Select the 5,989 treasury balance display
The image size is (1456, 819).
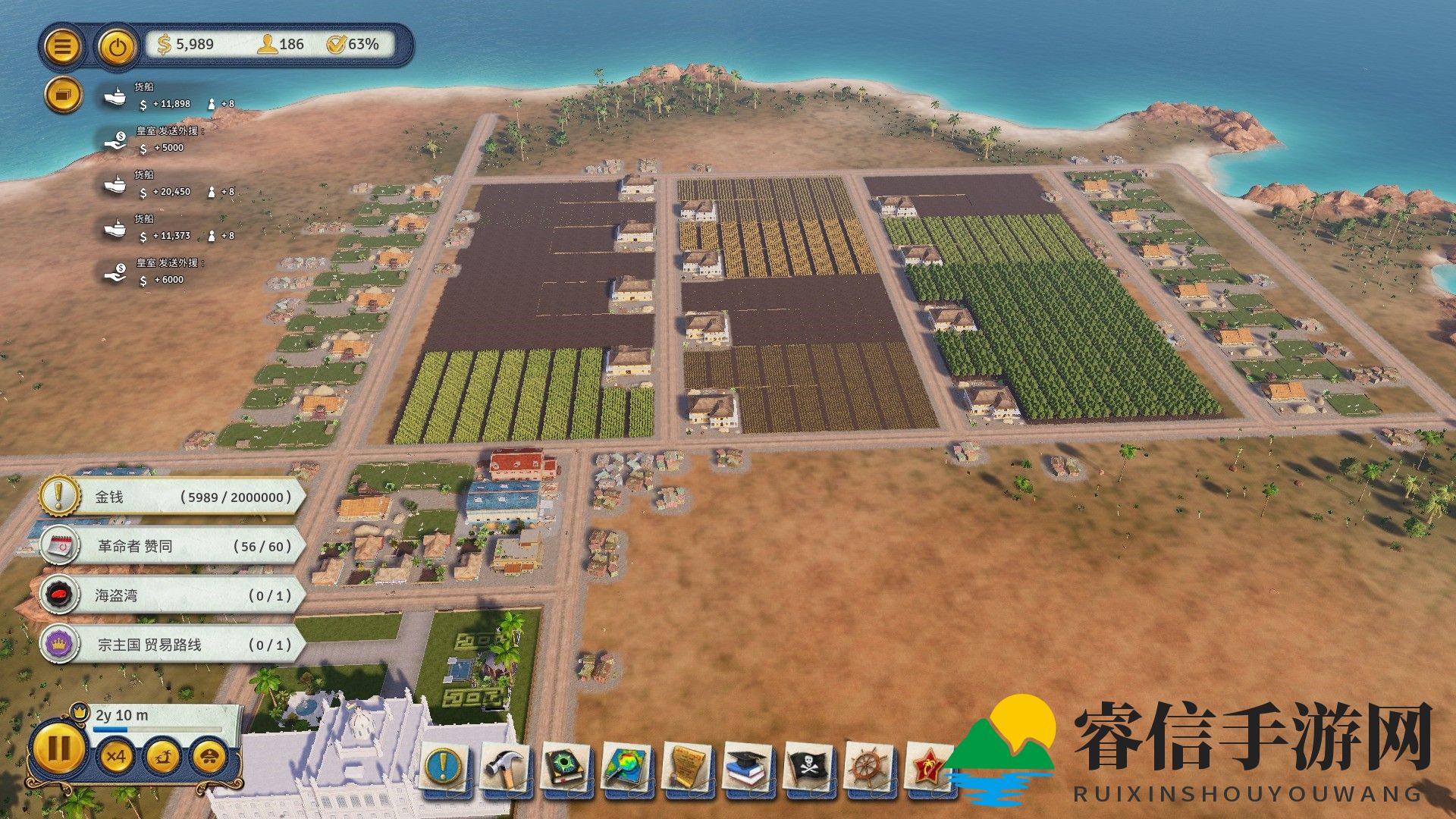pyautogui.click(x=187, y=45)
